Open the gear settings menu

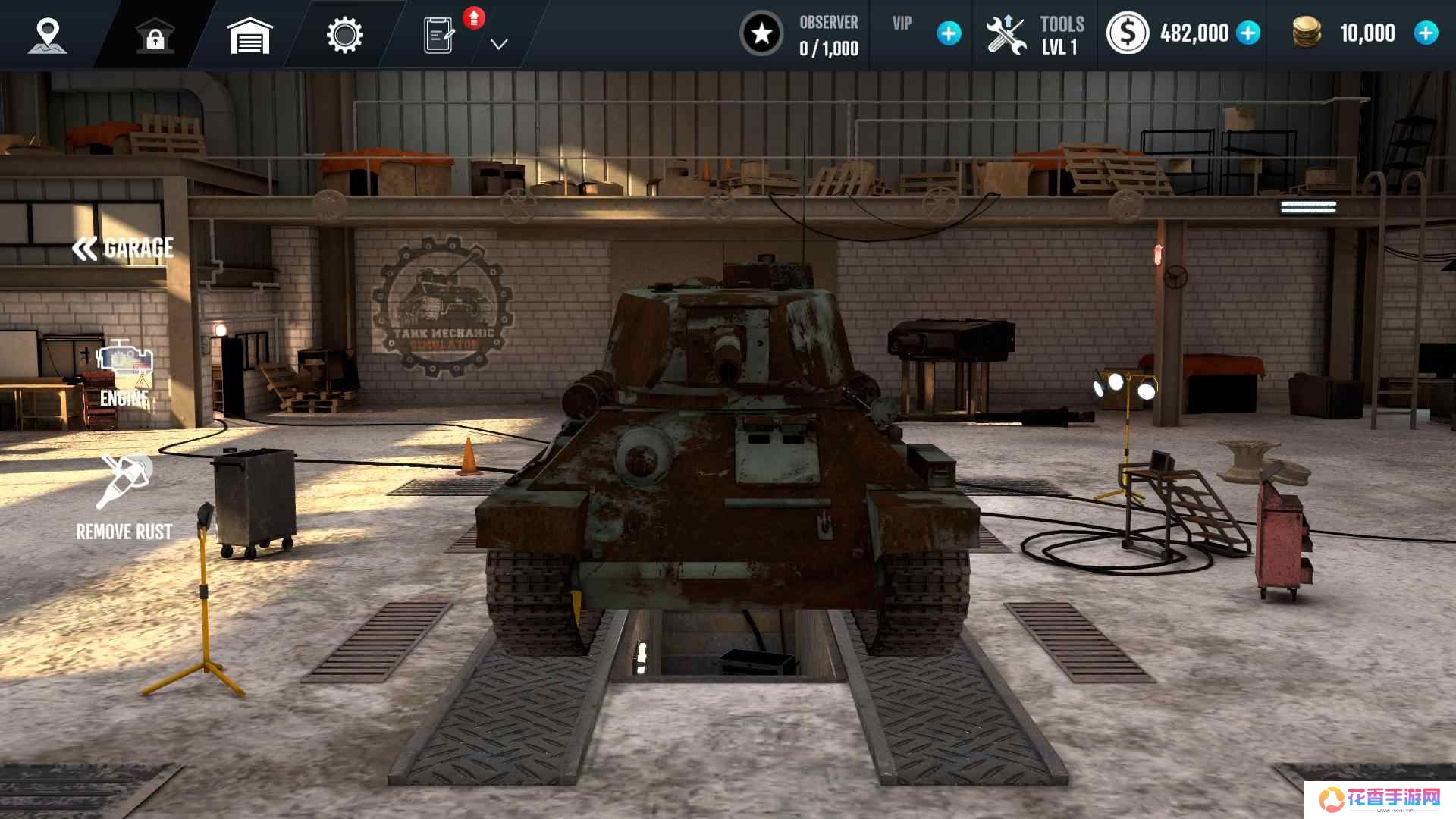pyautogui.click(x=344, y=36)
